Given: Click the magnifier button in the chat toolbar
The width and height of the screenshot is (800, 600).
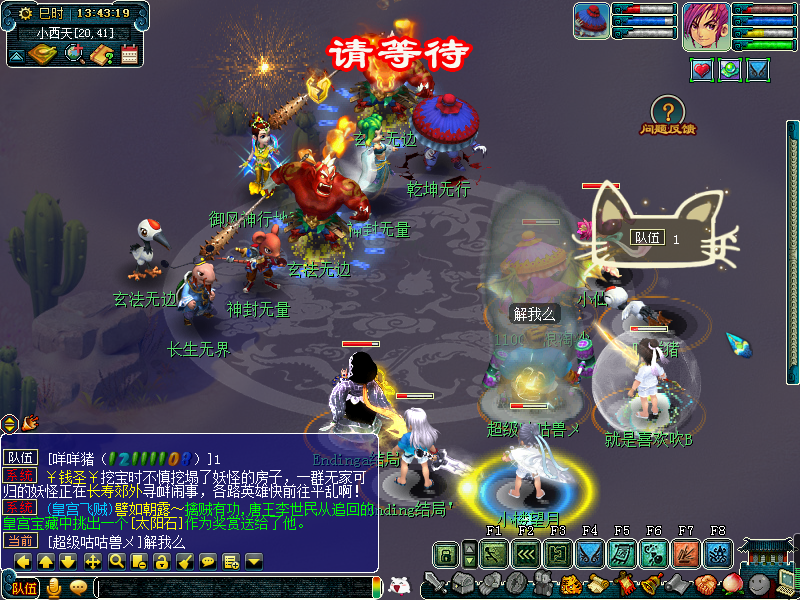Looking at the screenshot, I should (x=116, y=561).
